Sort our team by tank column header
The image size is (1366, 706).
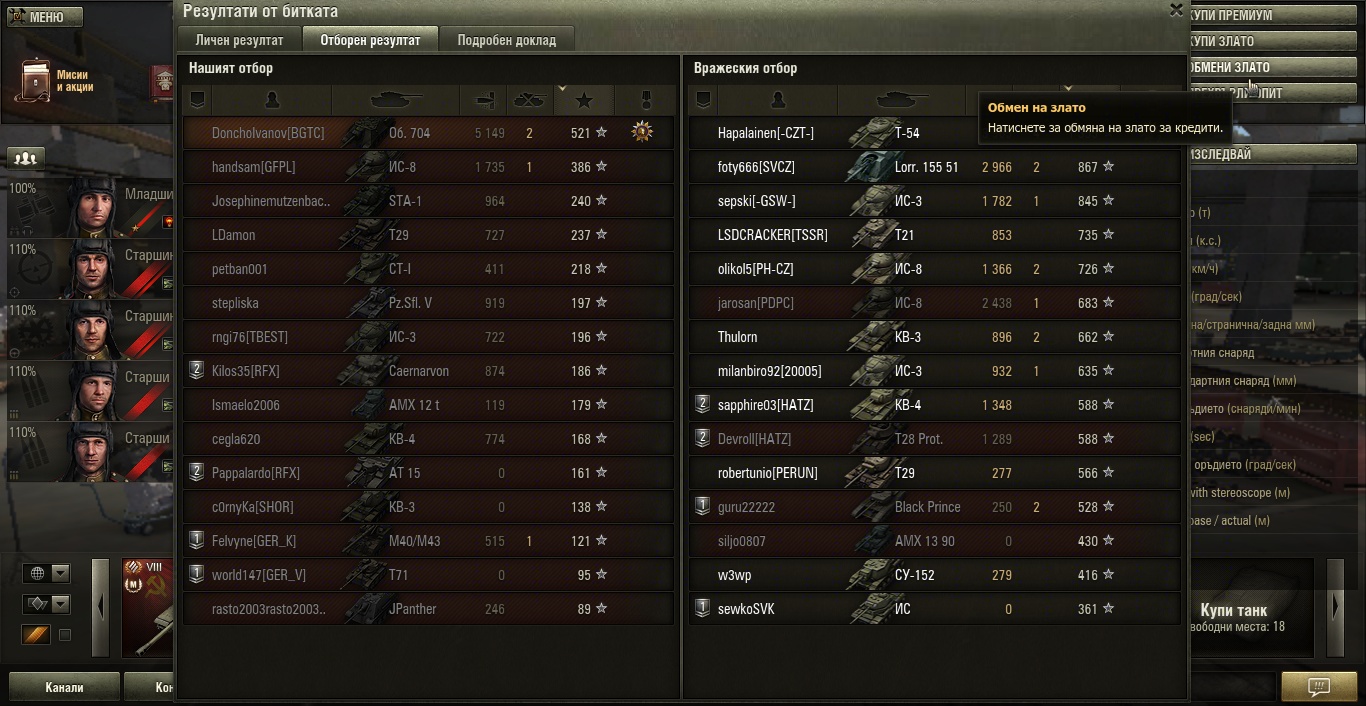point(395,100)
